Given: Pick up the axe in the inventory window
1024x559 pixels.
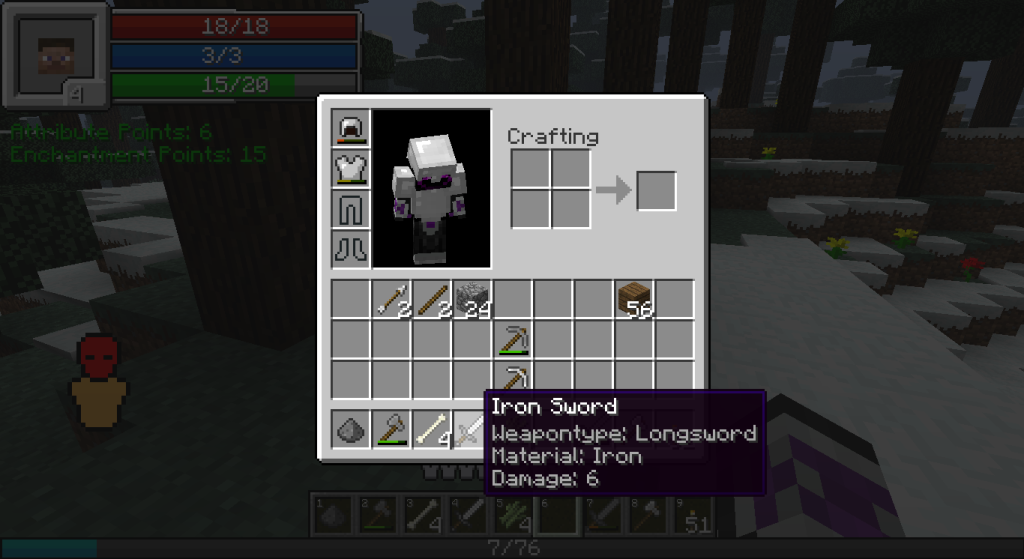Looking at the screenshot, I should (x=392, y=430).
